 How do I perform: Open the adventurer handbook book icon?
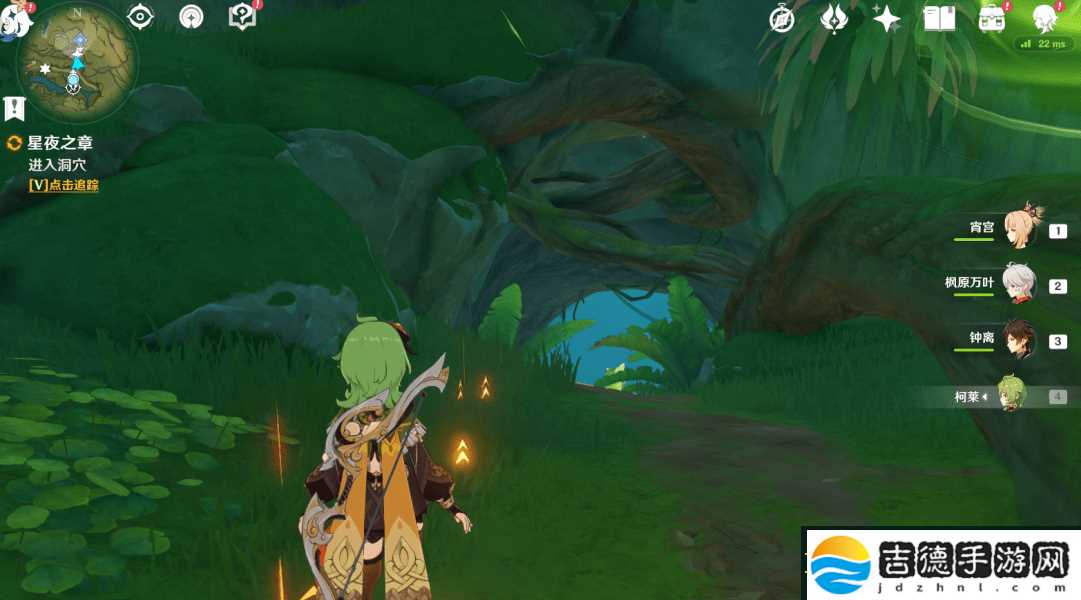coord(939,19)
